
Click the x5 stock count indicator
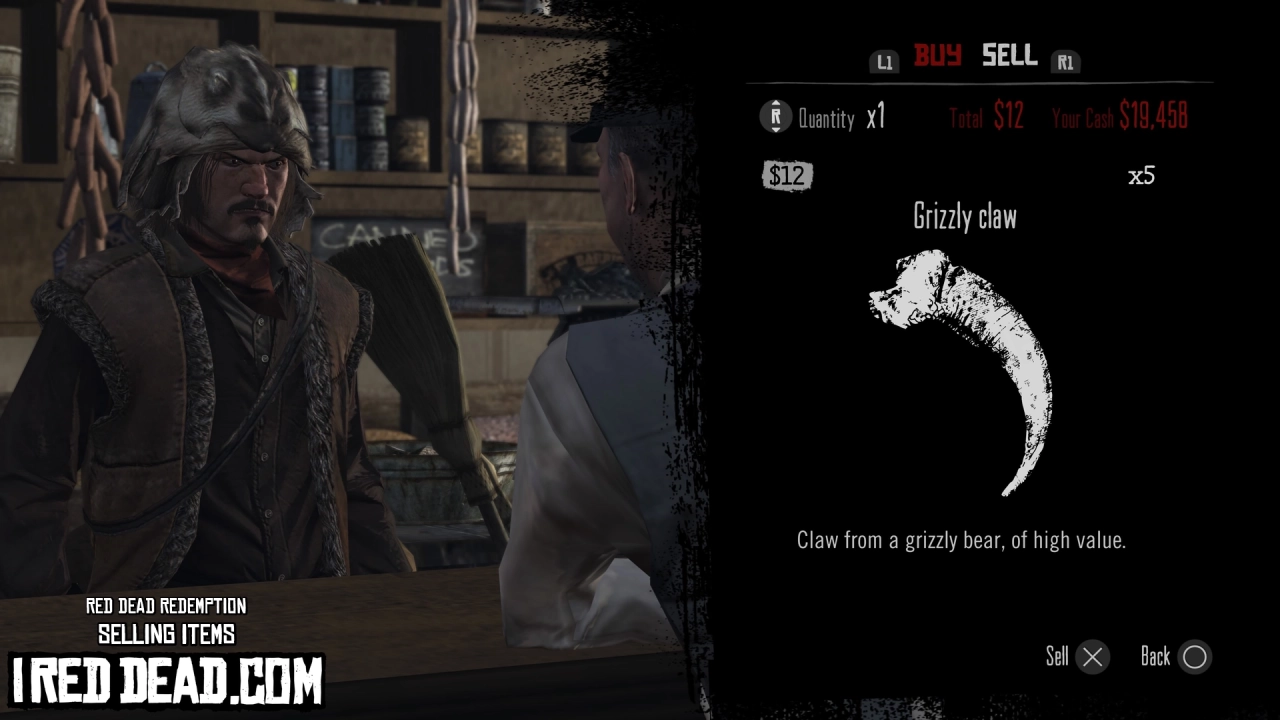(x=1142, y=174)
